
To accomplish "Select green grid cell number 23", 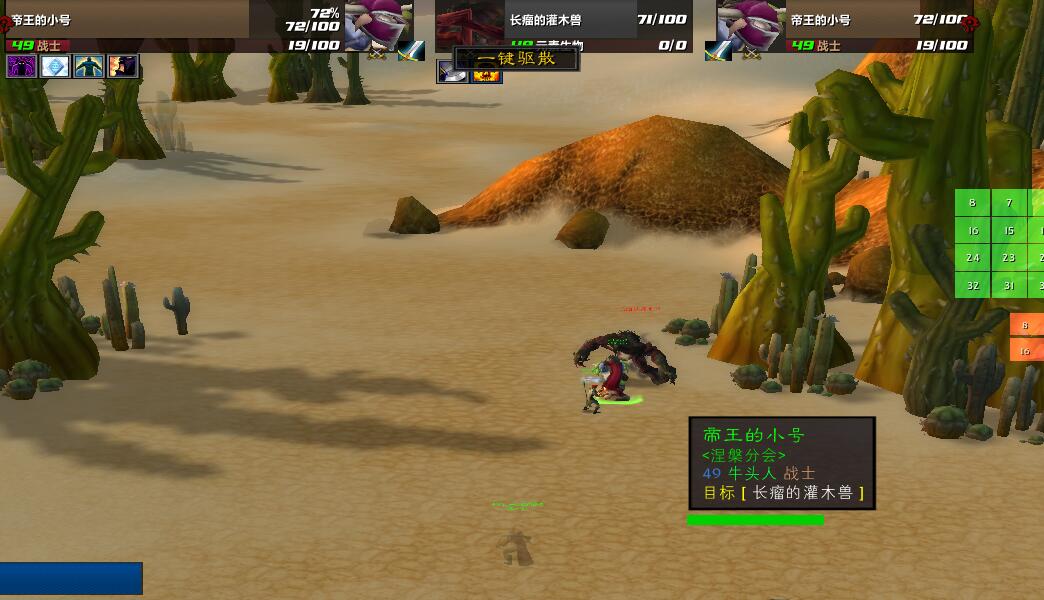I will [x=1008, y=258].
